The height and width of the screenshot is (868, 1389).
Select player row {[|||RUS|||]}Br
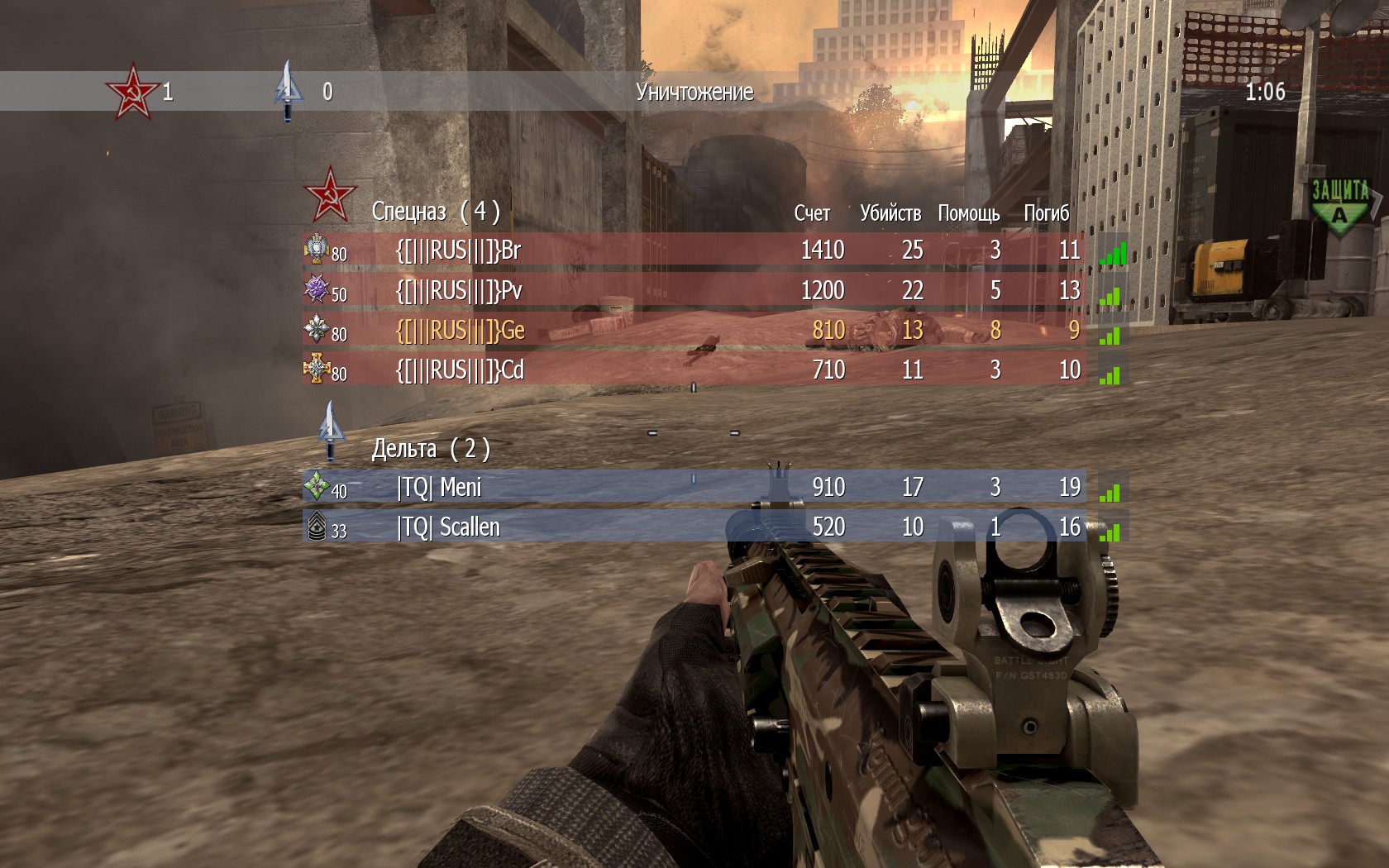point(694,250)
